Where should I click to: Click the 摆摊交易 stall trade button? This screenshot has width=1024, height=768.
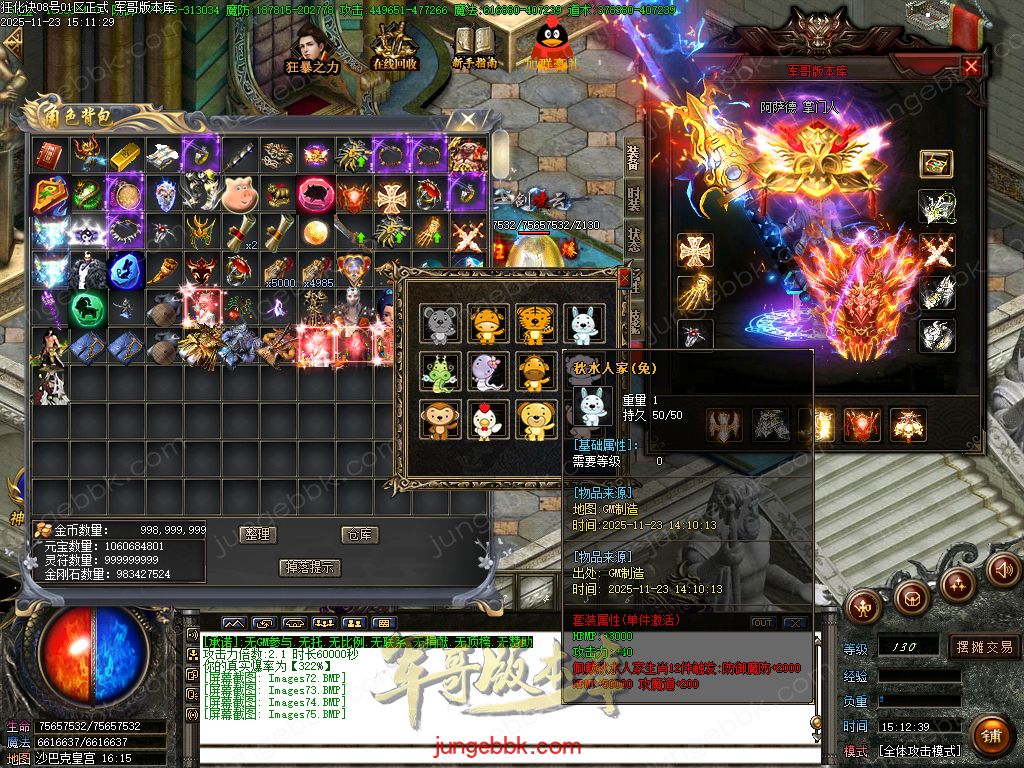click(984, 647)
